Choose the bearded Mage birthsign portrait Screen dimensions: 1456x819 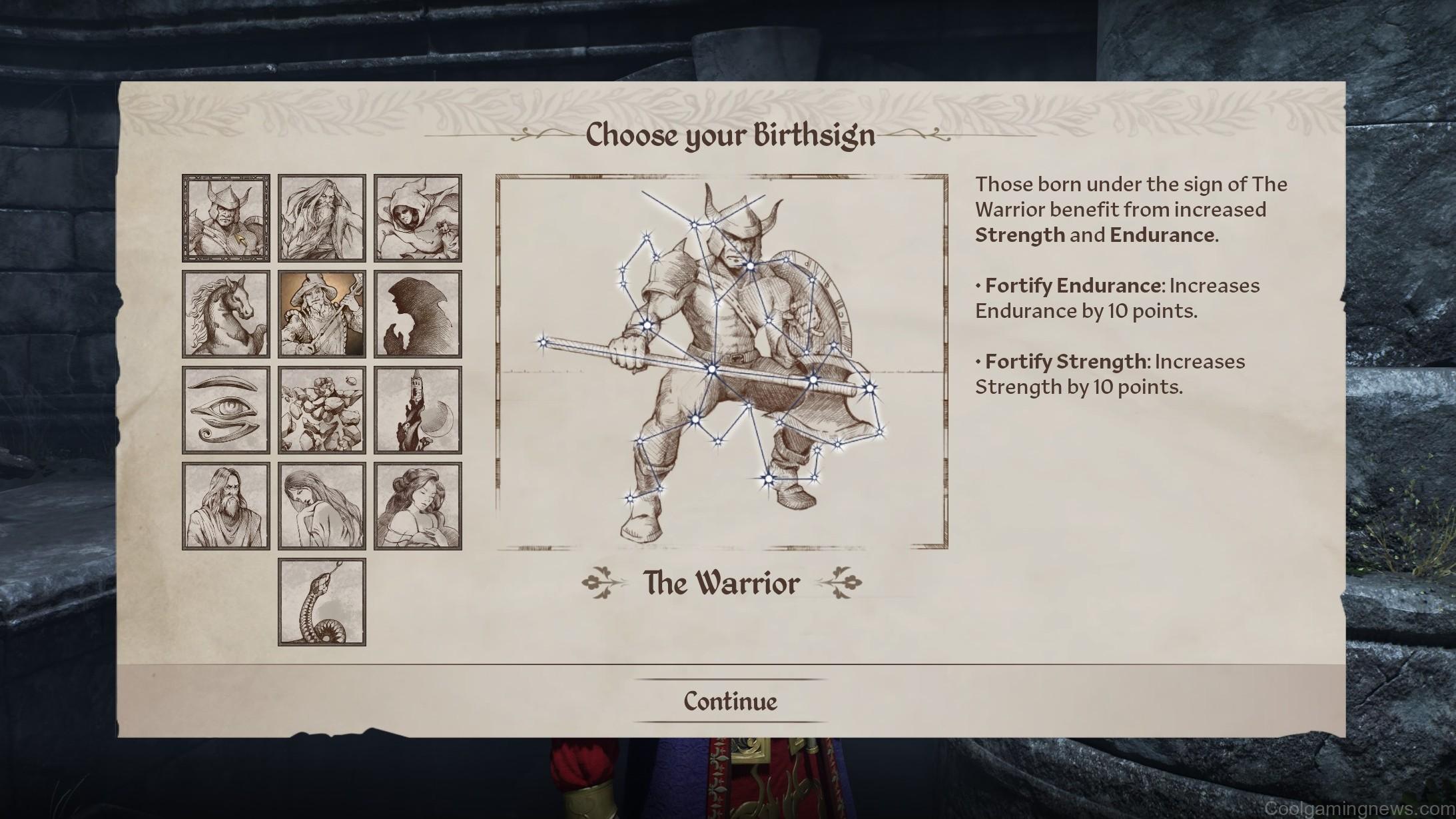pos(321,218)
